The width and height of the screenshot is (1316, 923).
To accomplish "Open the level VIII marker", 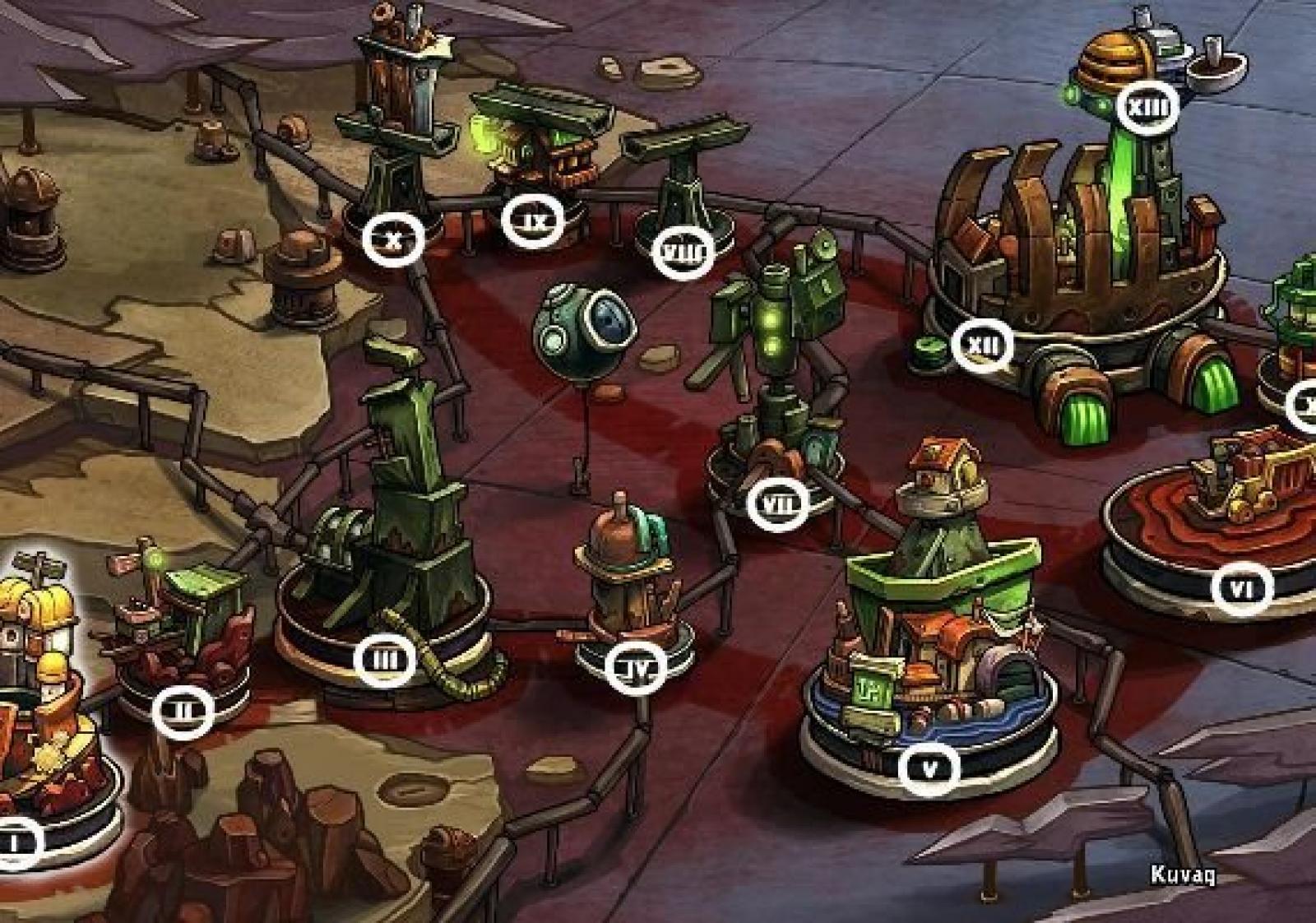I will [682, 252].
